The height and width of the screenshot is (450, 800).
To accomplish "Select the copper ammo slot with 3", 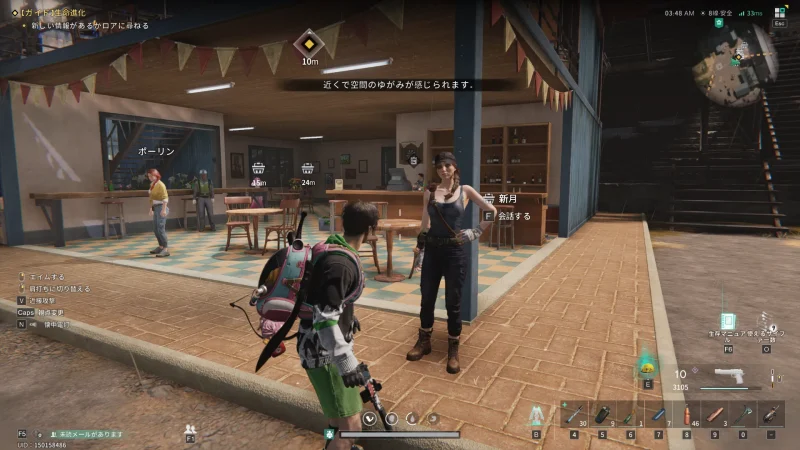I will tap(715, 414).
